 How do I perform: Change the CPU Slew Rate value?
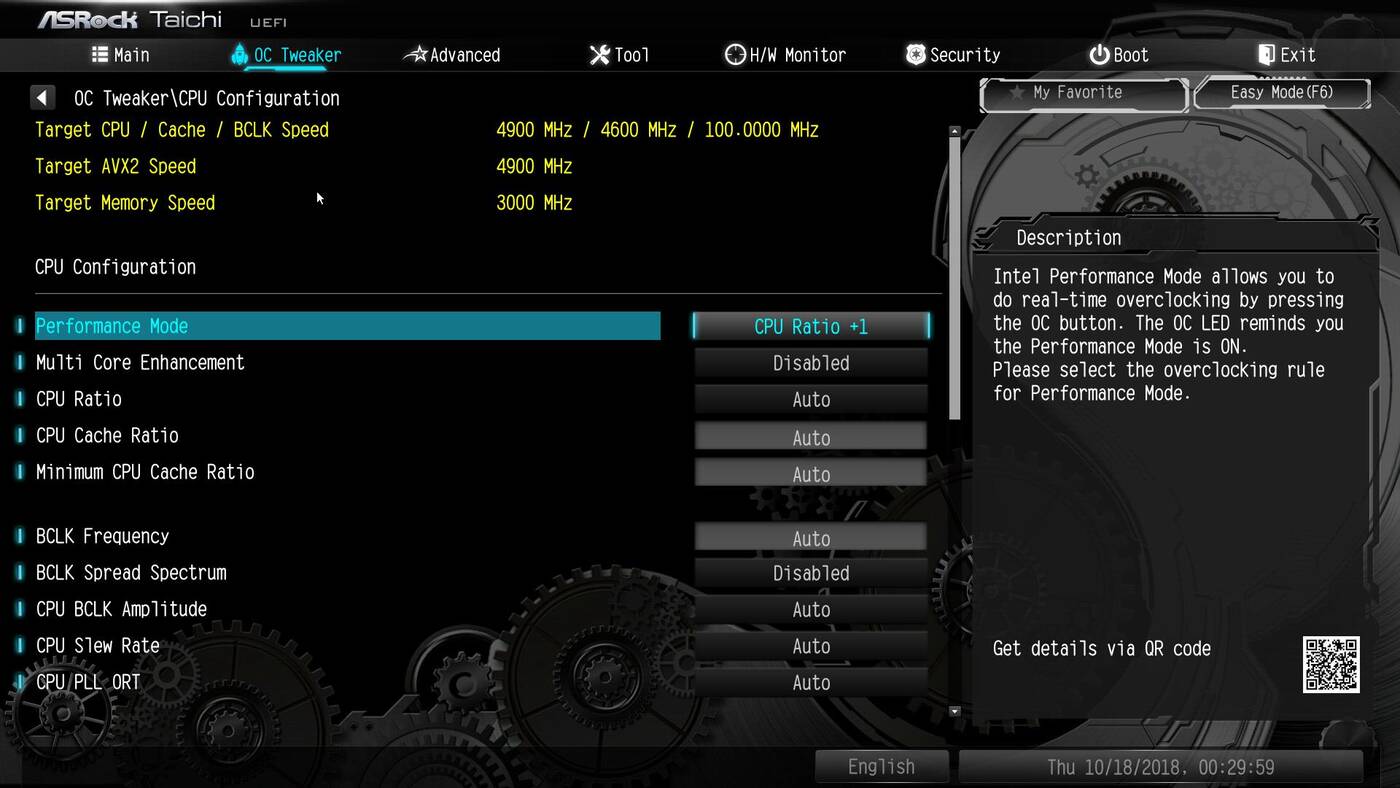click(x=811, y=646)
